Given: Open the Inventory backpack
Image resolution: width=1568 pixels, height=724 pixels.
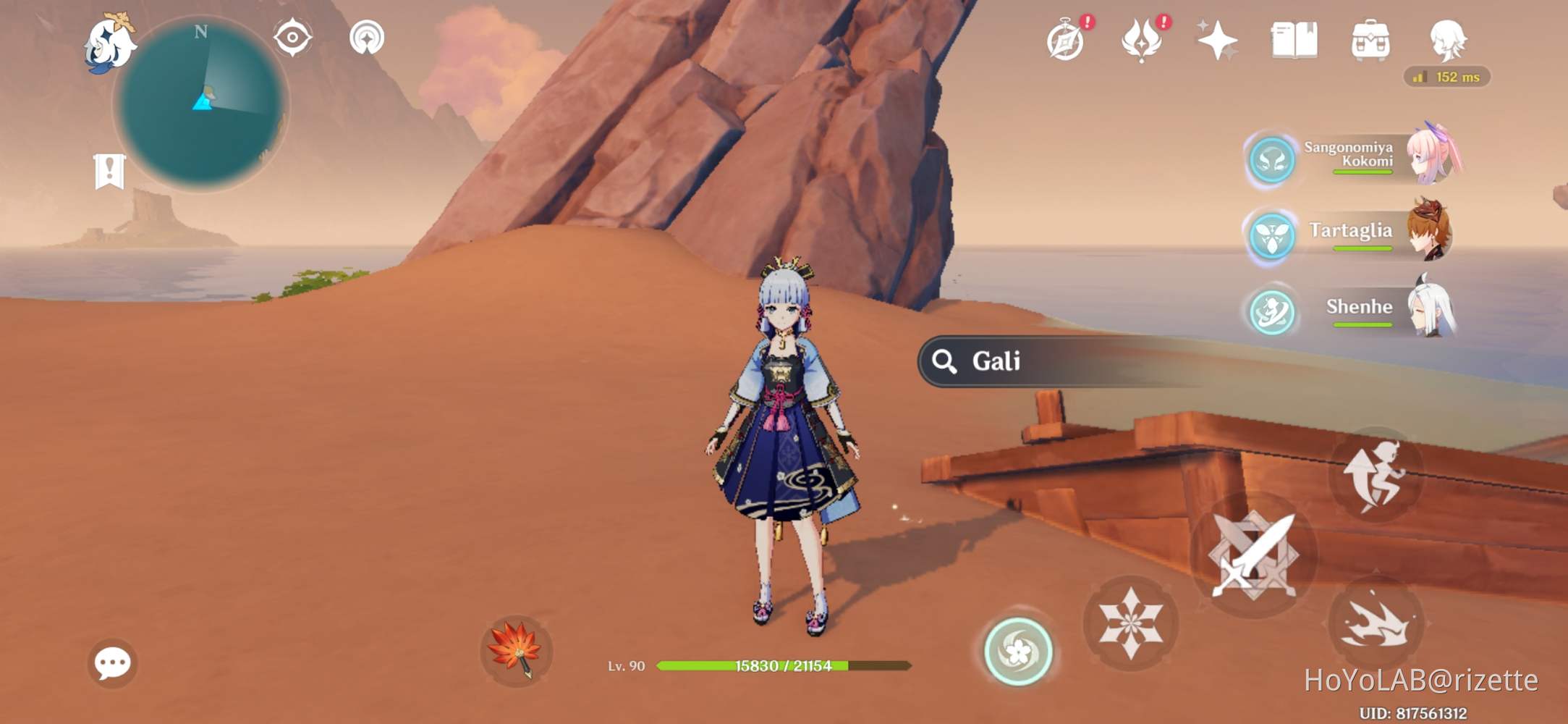Looking at the screenshot, I should coord(1373,41).
